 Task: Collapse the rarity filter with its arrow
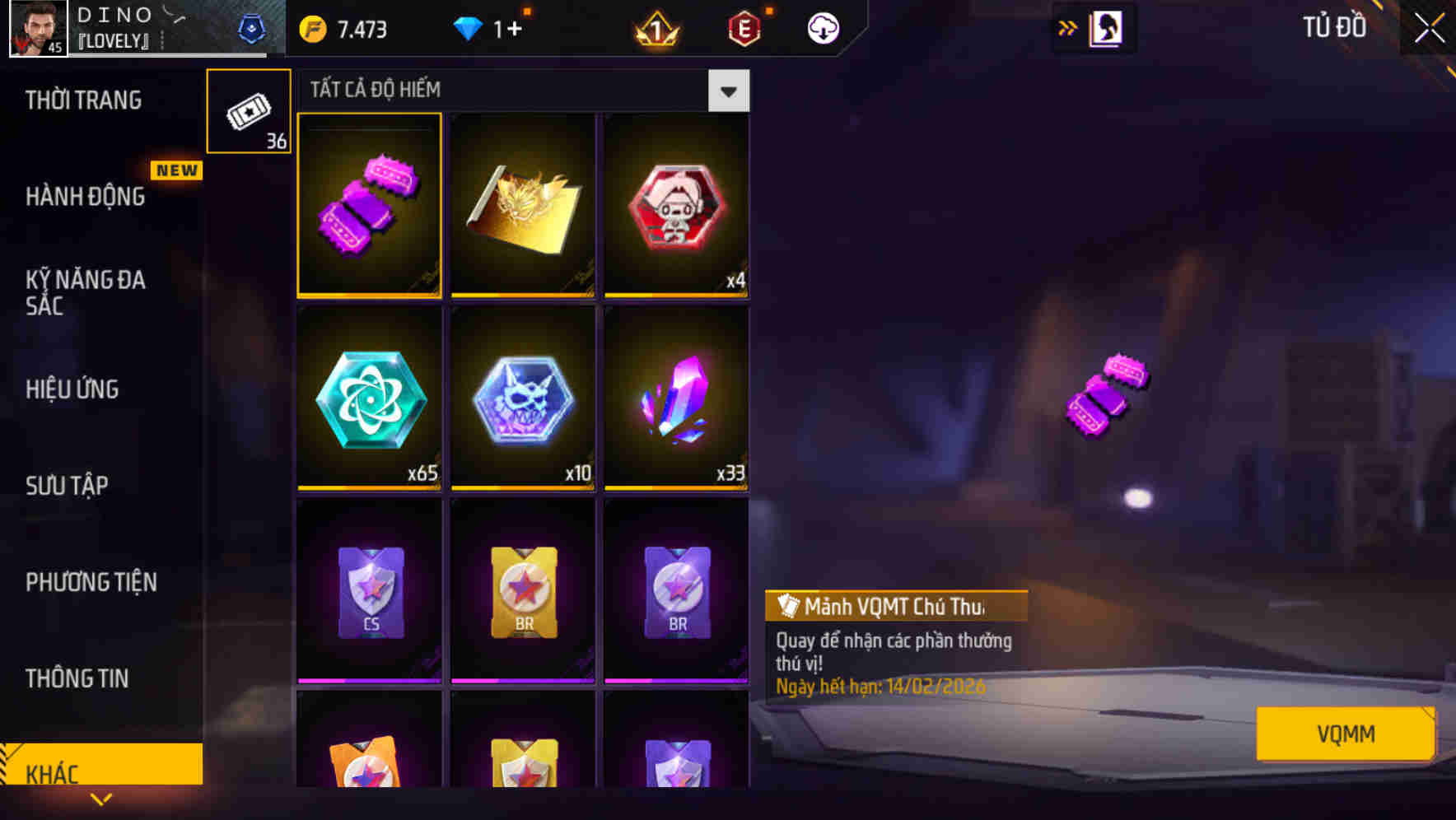[728, 91]
